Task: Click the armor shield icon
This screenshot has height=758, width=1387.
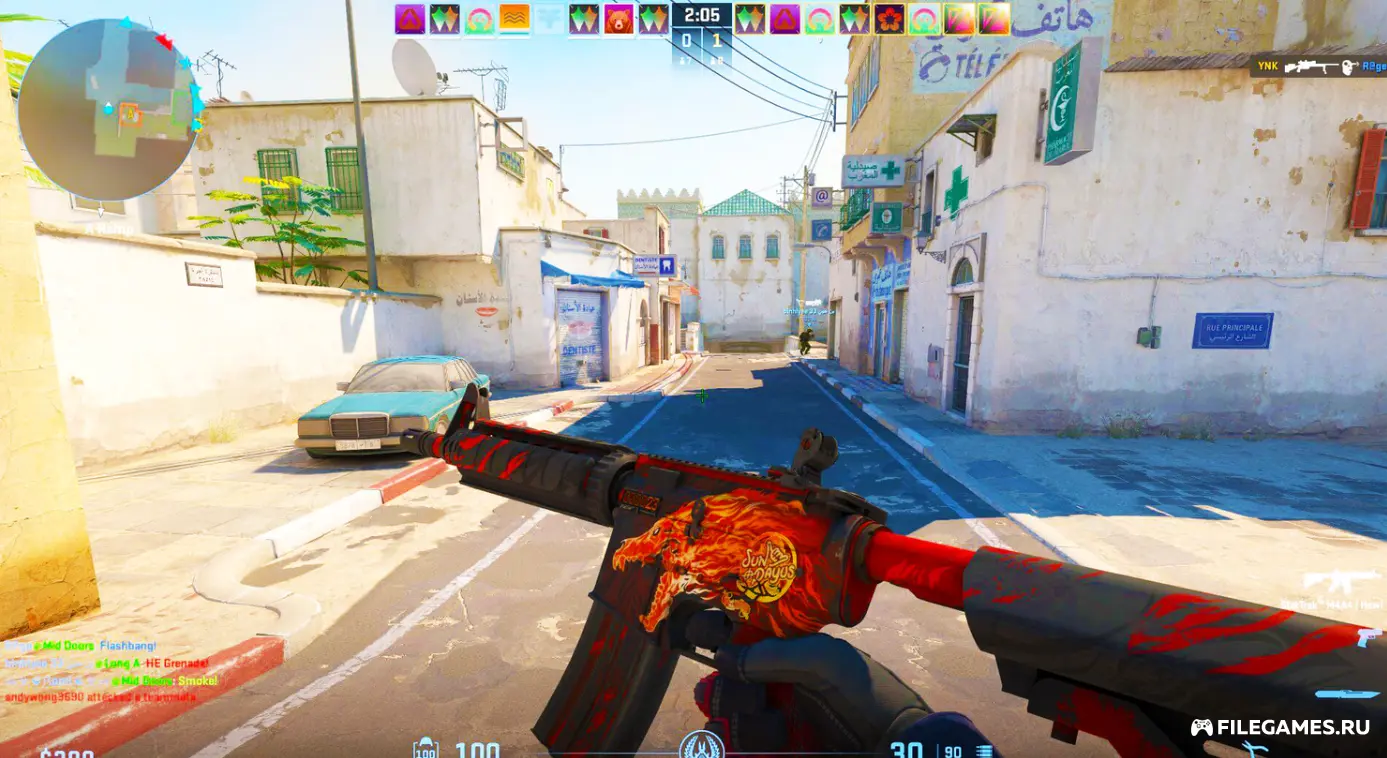Action: 426,748
